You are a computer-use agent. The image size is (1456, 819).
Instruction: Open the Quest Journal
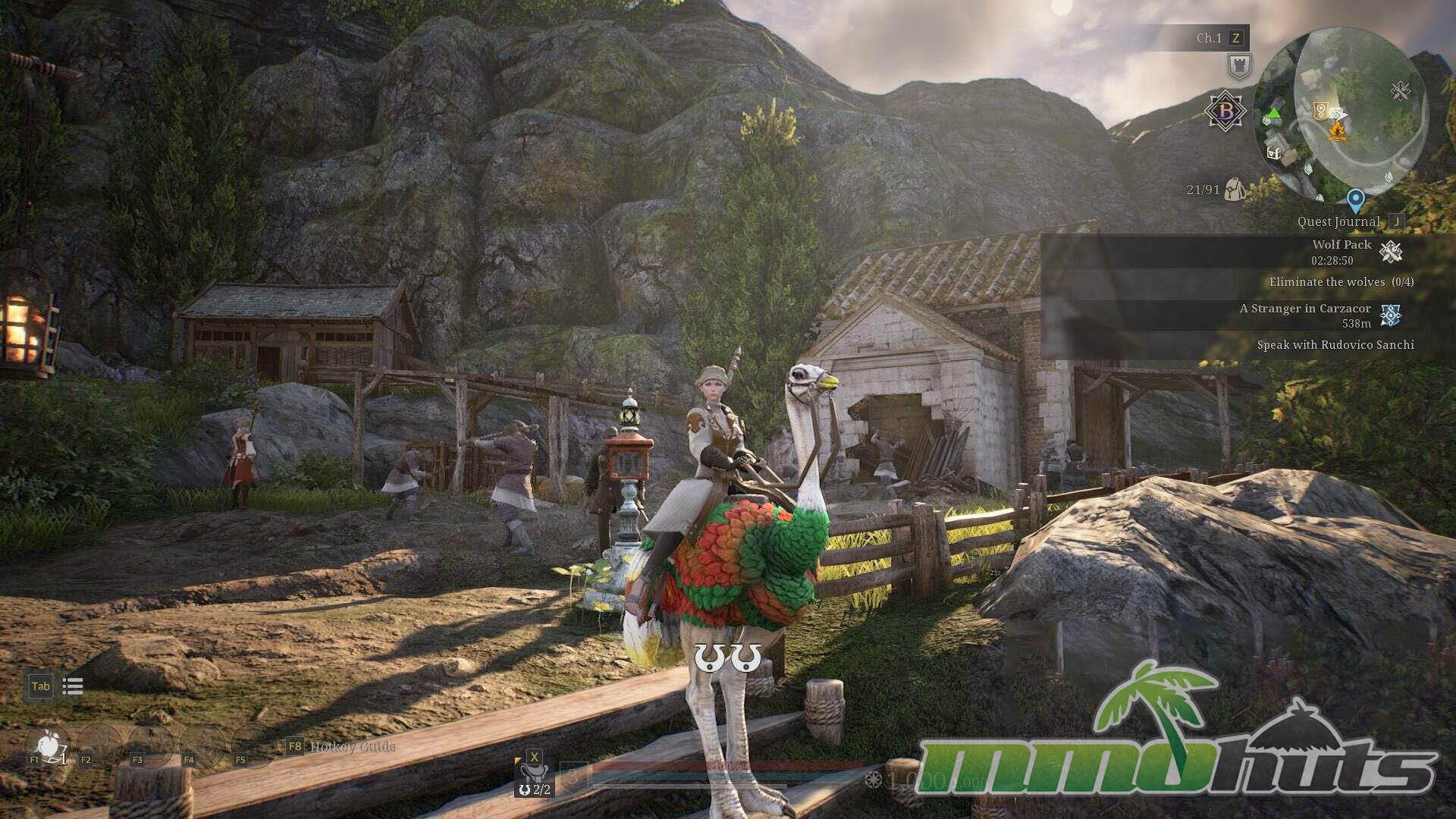(1338, 221)
